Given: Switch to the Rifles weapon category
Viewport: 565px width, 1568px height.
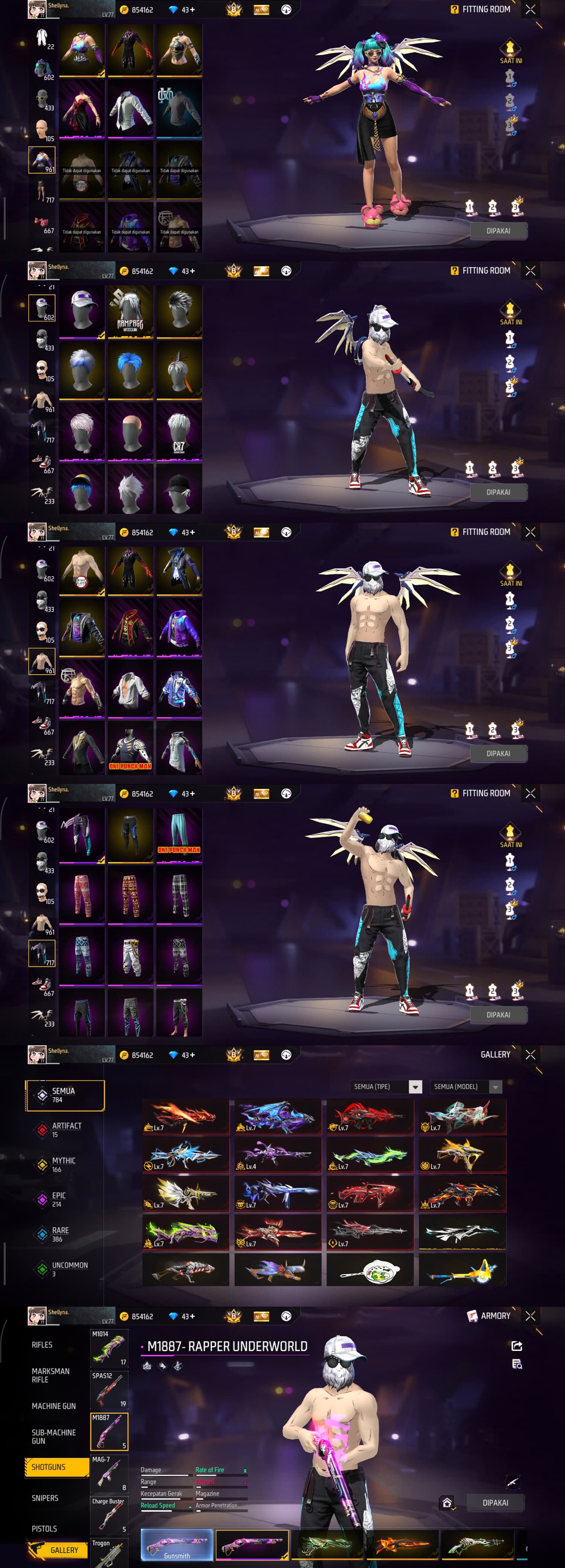Looking at the screenshot, I should [42, 1344].
